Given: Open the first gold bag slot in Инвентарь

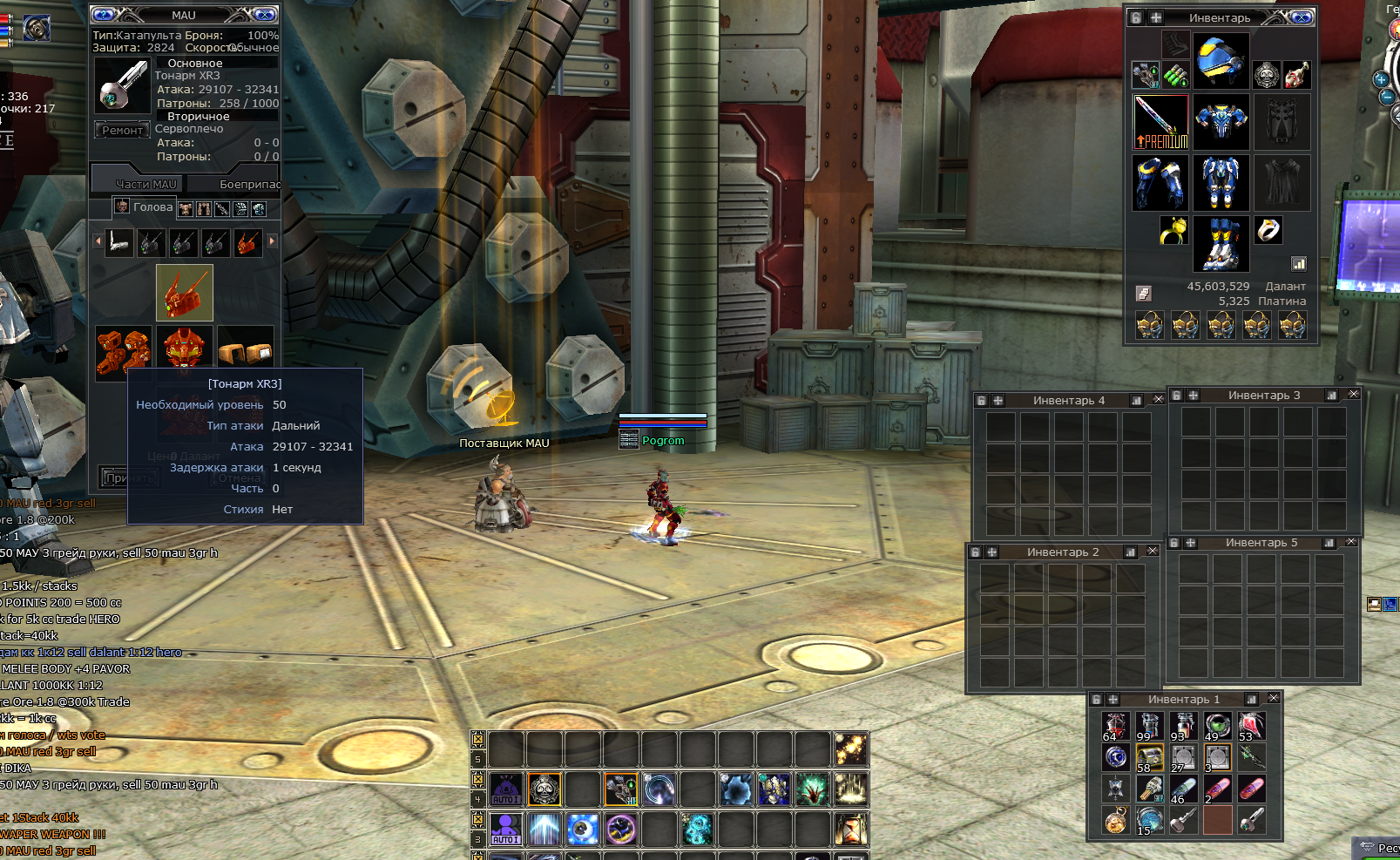Looking at the screenshot, I should click(1150, 326).
